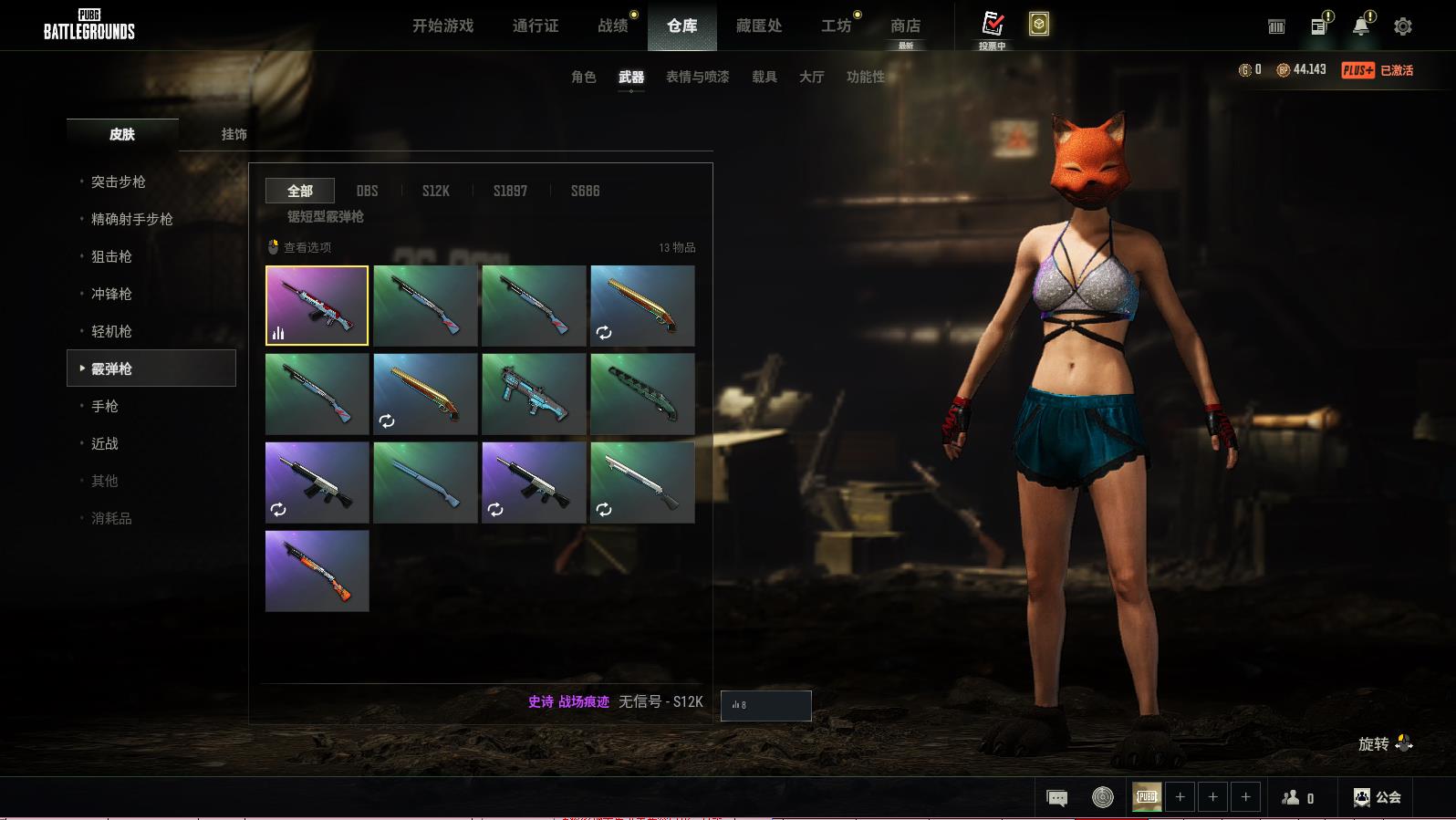Choose the 突击步枪 category
1456x820 pixels.
(118, 182)
